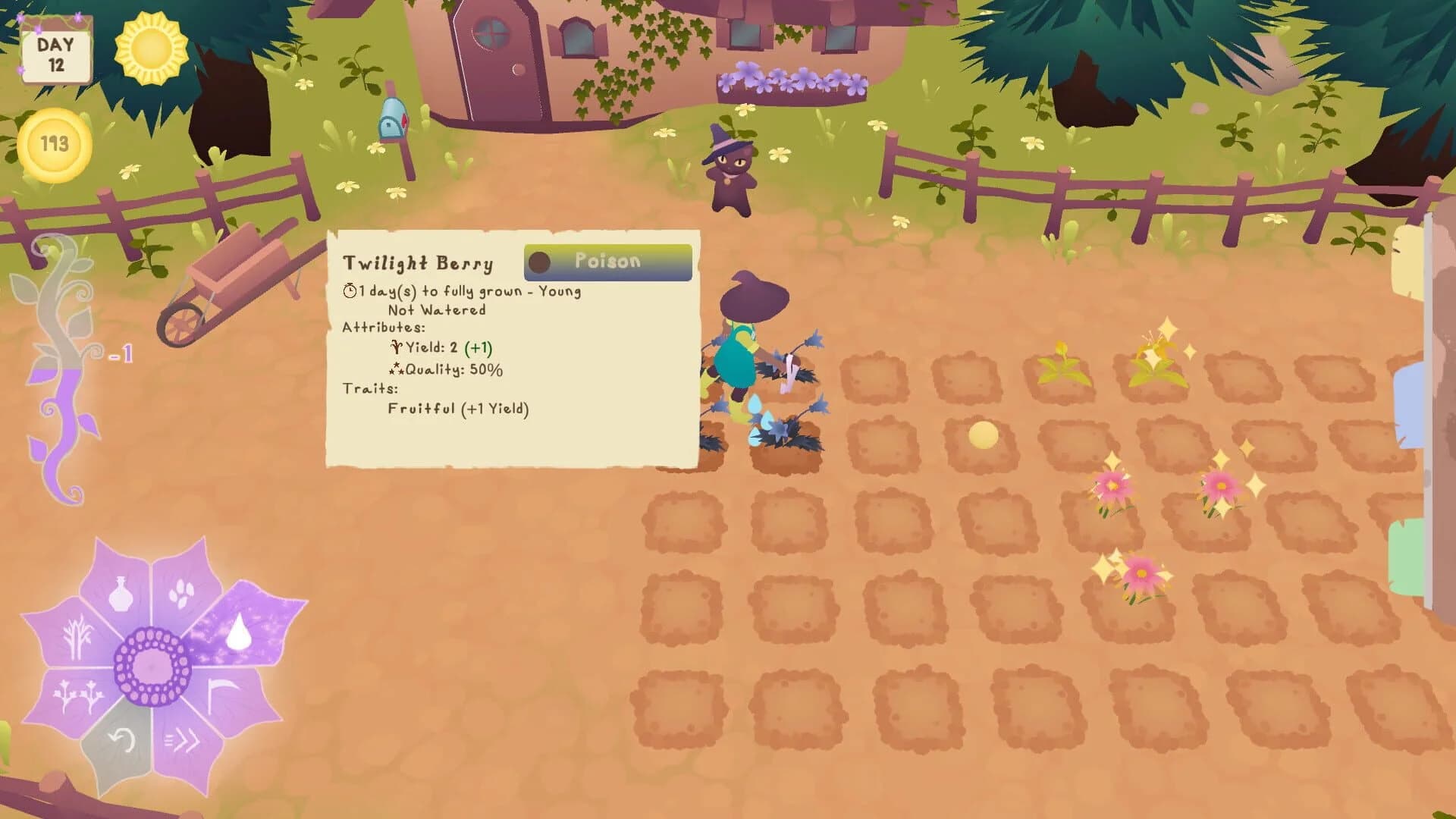Screen dimensions: 1456x819
Task: Click the Poison gradient bar
Action: pyautogui.click(x=607, y=262)
